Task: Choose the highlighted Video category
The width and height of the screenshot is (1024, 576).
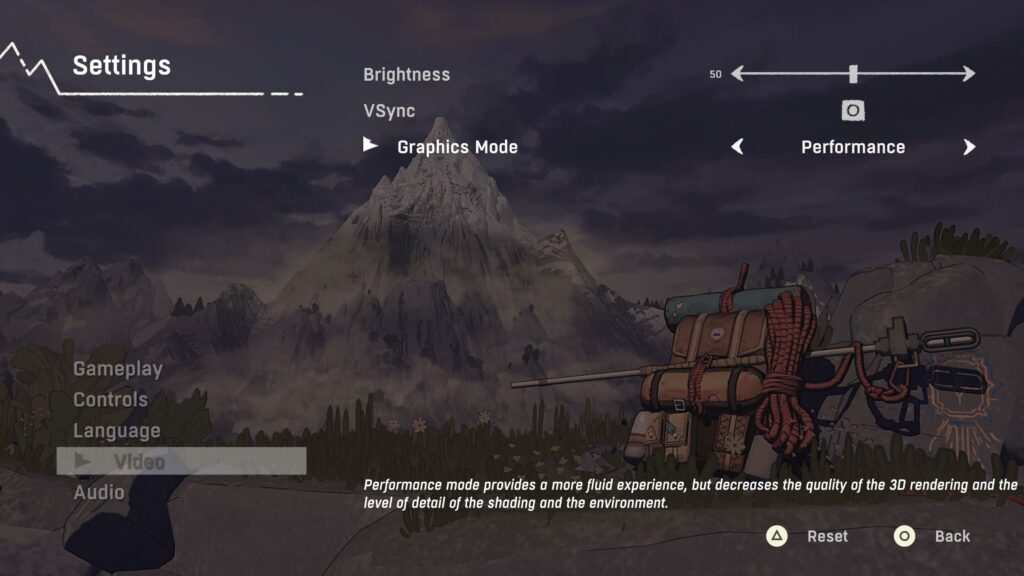Action: pyautogui.click(x=139, y=461)
